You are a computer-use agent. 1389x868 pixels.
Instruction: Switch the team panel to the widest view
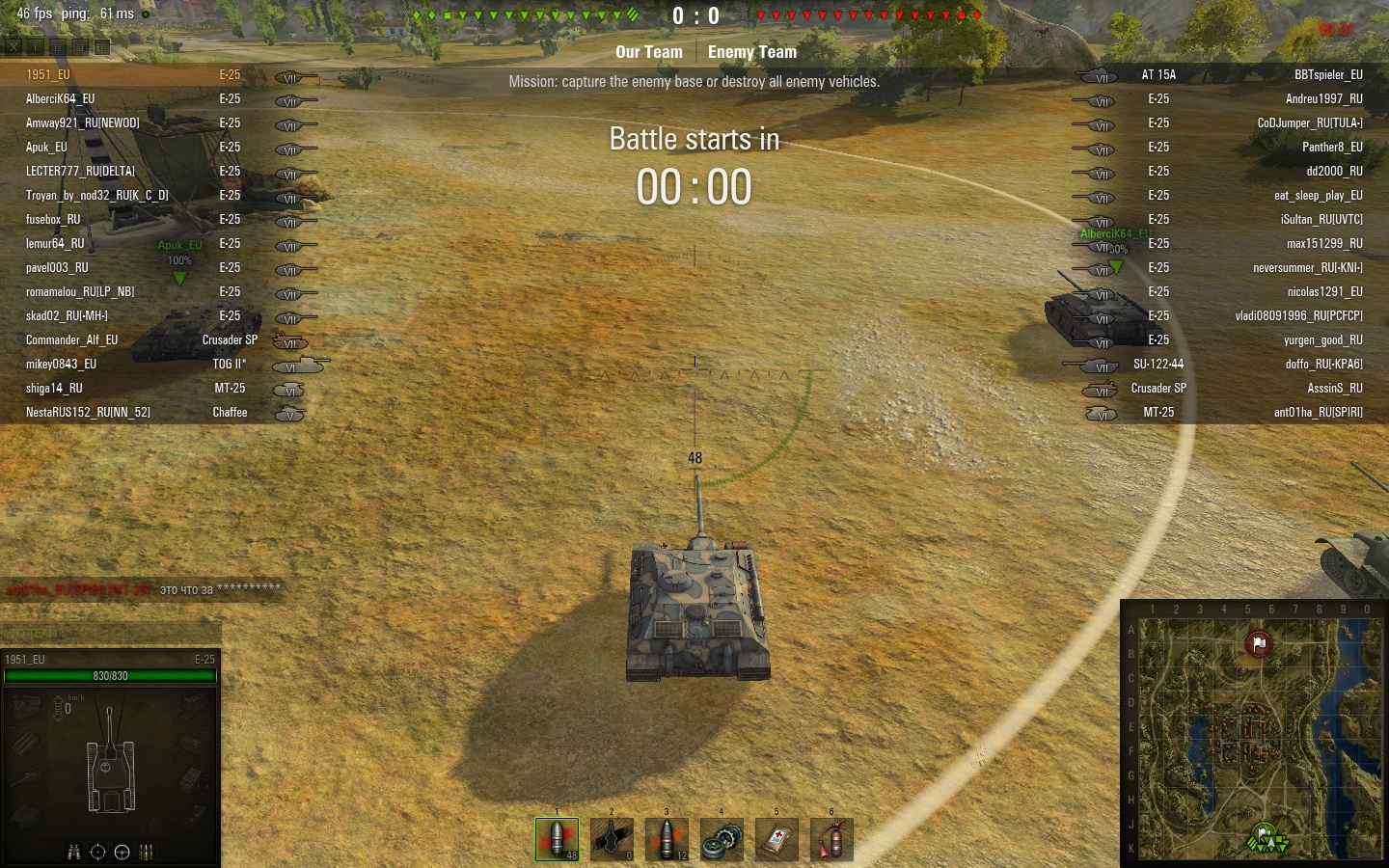click(x=102, y=46)
